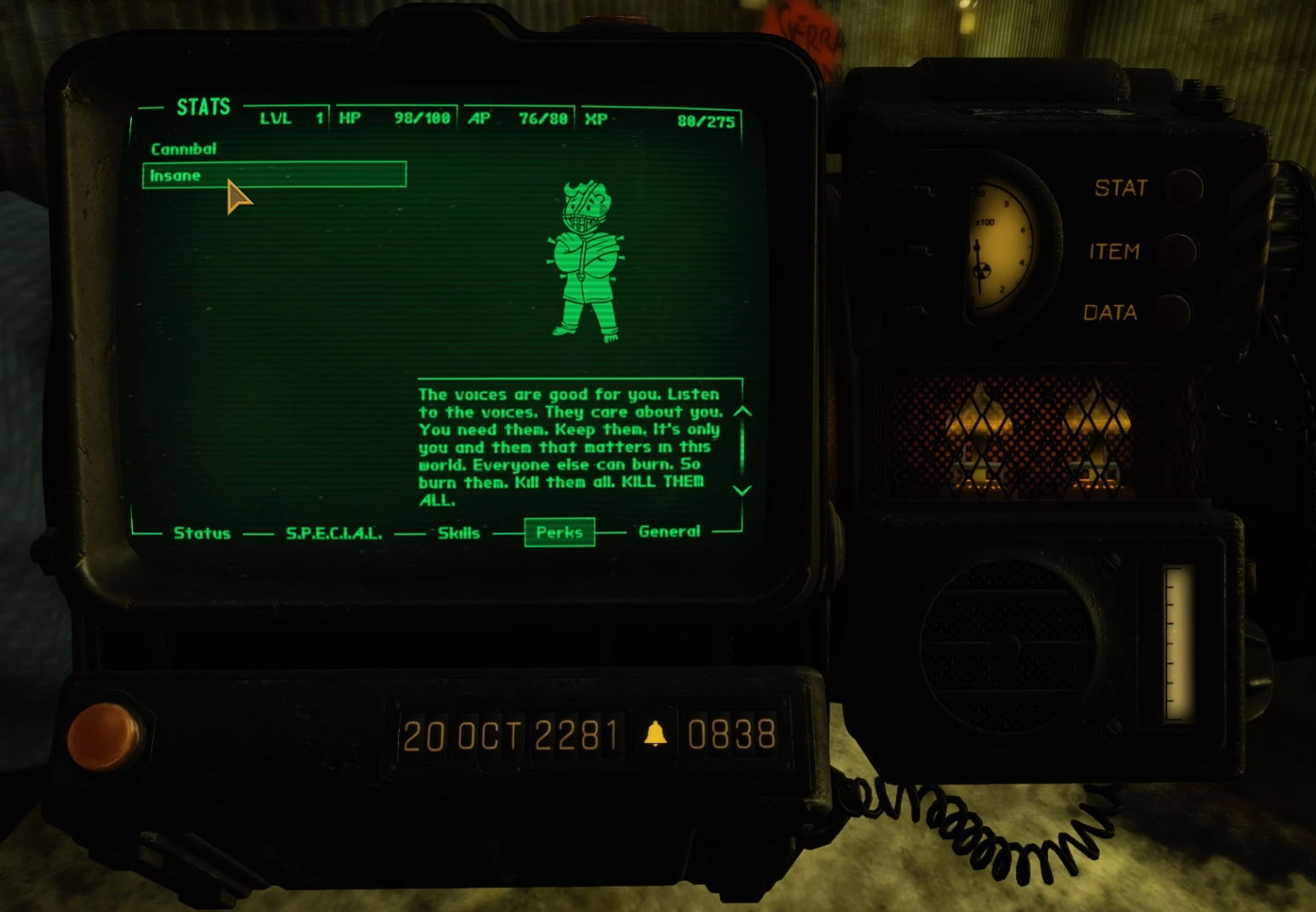This screenshot has width=1316, height=912.
Task: Select the Perks tab
Action: [x=560, y=532]
